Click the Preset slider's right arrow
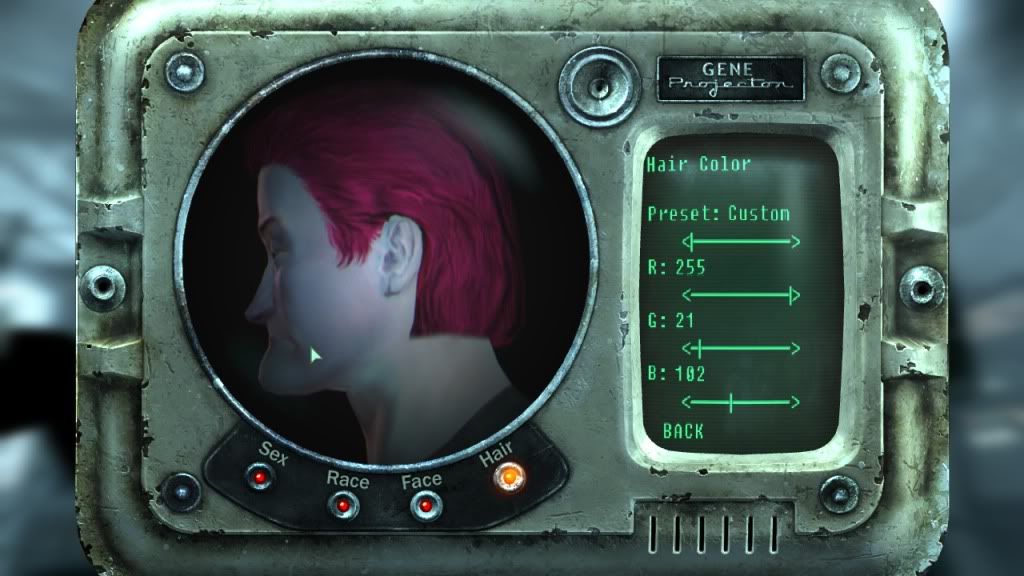The height and width of the screenshot is (576, 1024). (796, 241)
